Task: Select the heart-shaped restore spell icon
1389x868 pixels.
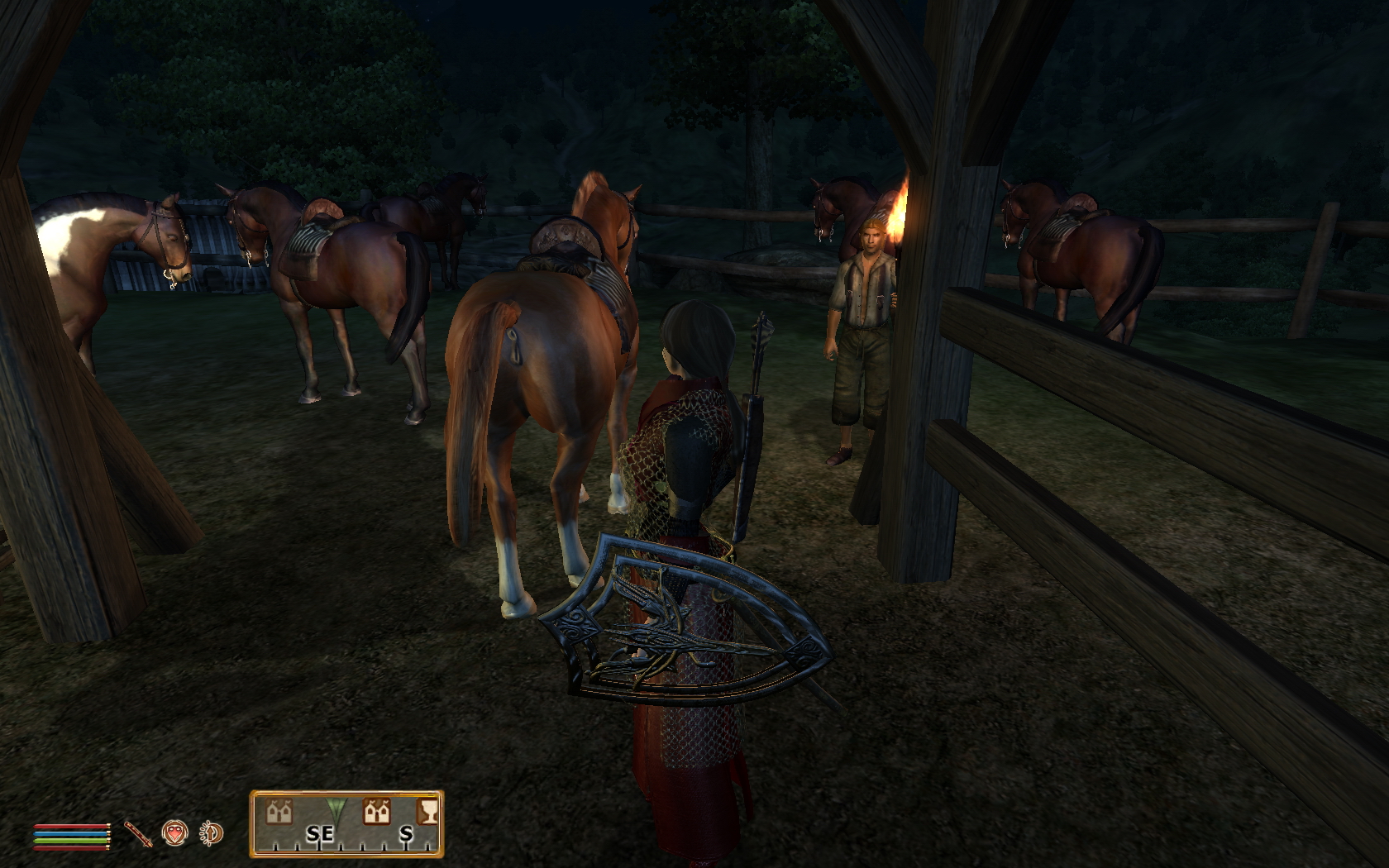Action: coord(174,832)
